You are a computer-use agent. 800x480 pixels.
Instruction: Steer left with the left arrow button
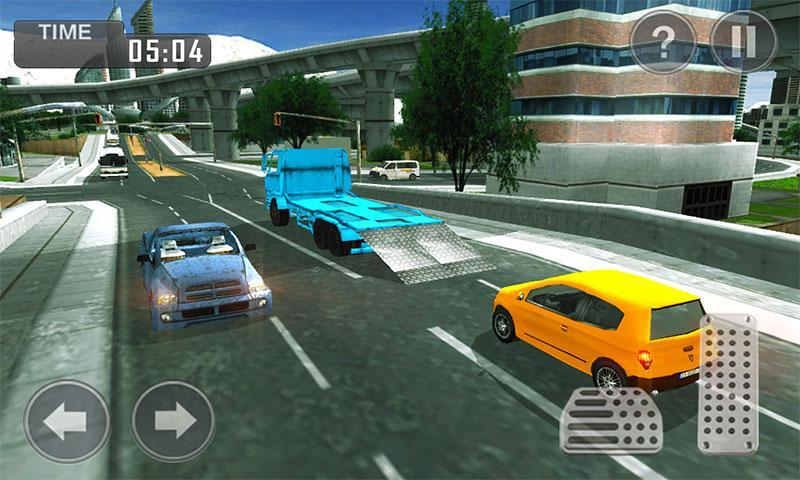[67, 421]
